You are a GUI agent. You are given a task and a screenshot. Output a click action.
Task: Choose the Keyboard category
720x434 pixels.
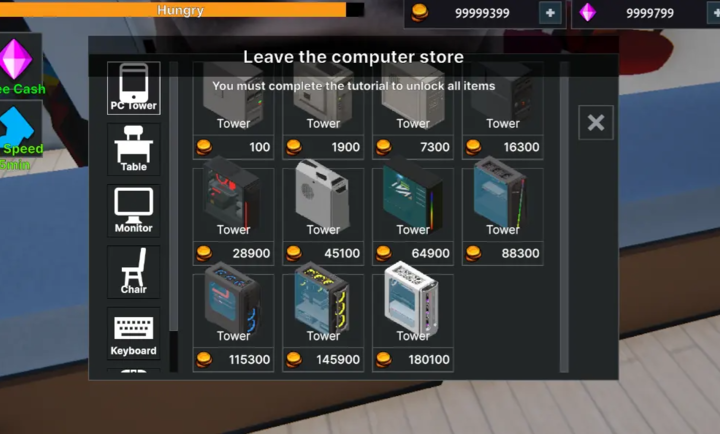tap(133, 334)
